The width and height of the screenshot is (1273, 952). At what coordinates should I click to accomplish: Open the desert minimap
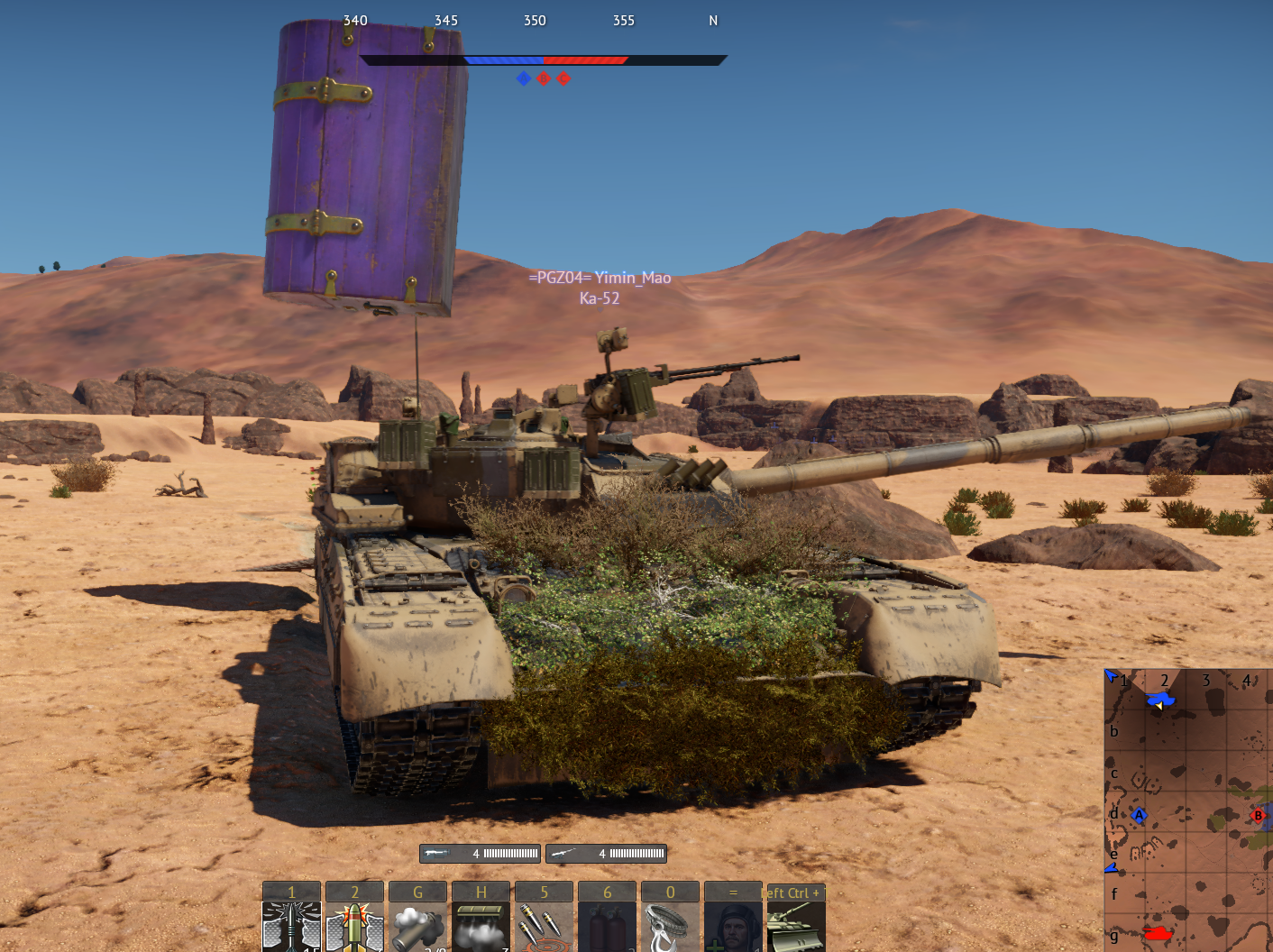coord(1188,810)
